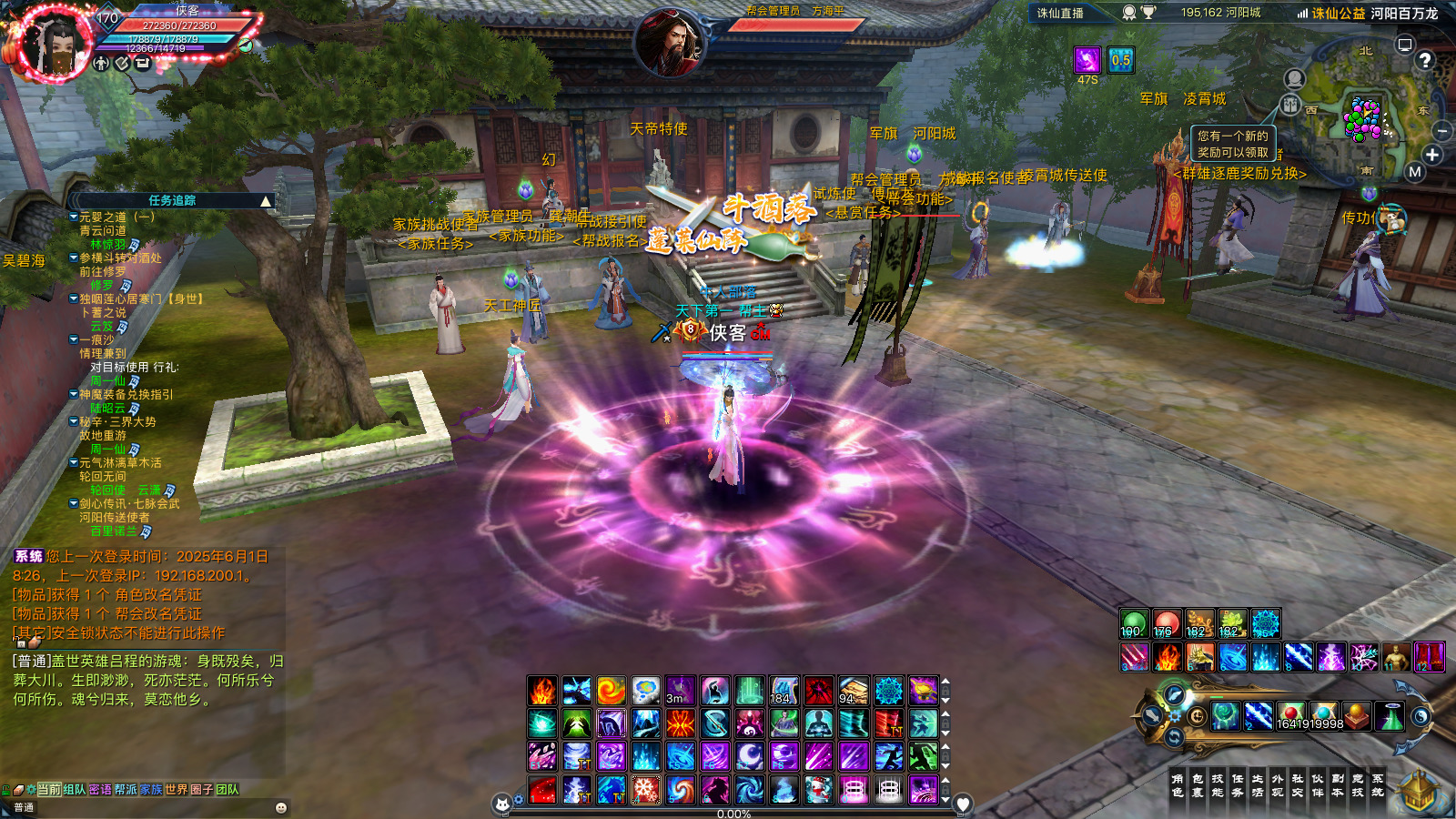Zoom in the minimap with plus button
The height and width of the screenshot is (819, 1456).
[x=1432, y=155]
